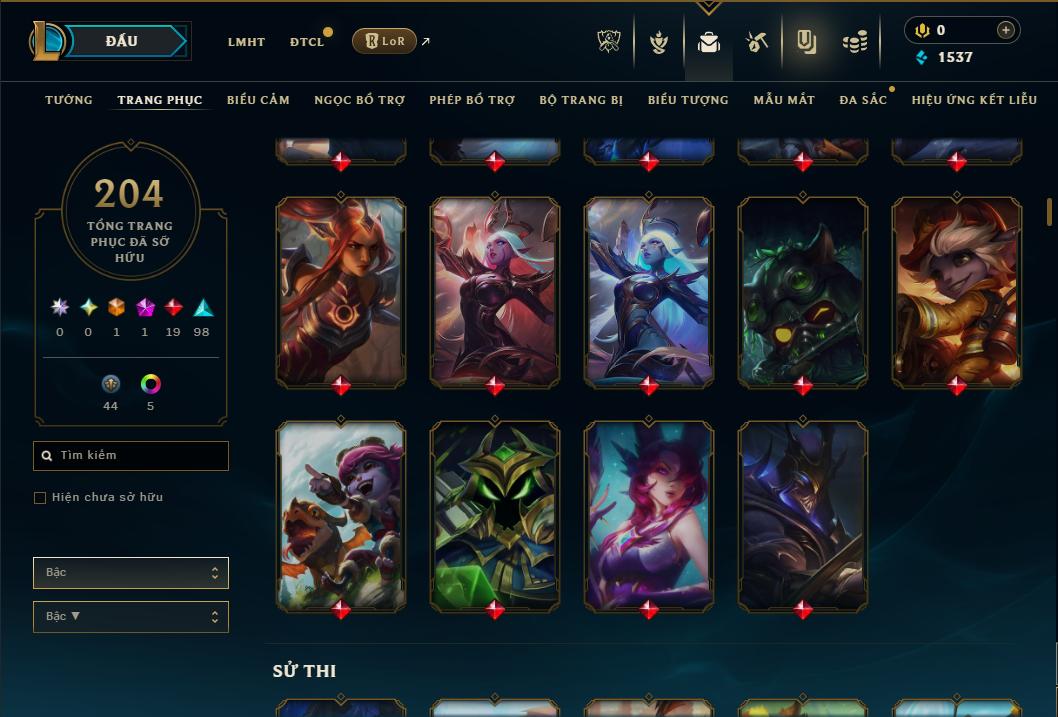1058x717 pixels.
Task: Go to the PHÉP BỔ TRỢ tab
Action: (x=472, y=100)
